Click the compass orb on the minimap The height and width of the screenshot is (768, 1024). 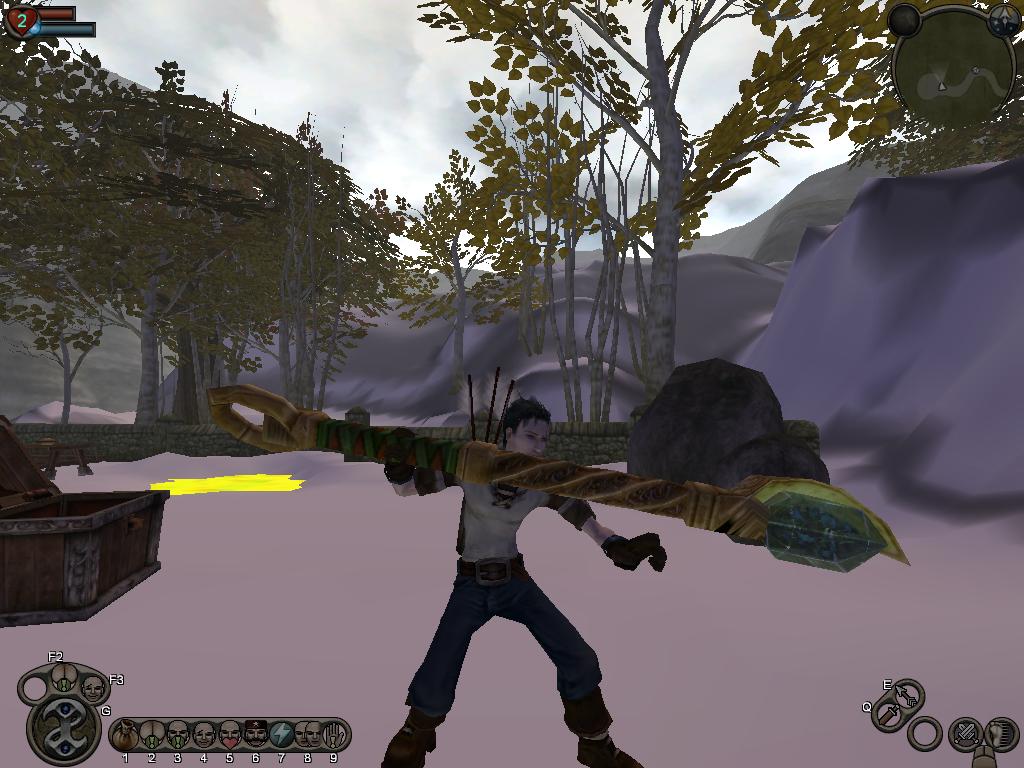click(1004, 20)
